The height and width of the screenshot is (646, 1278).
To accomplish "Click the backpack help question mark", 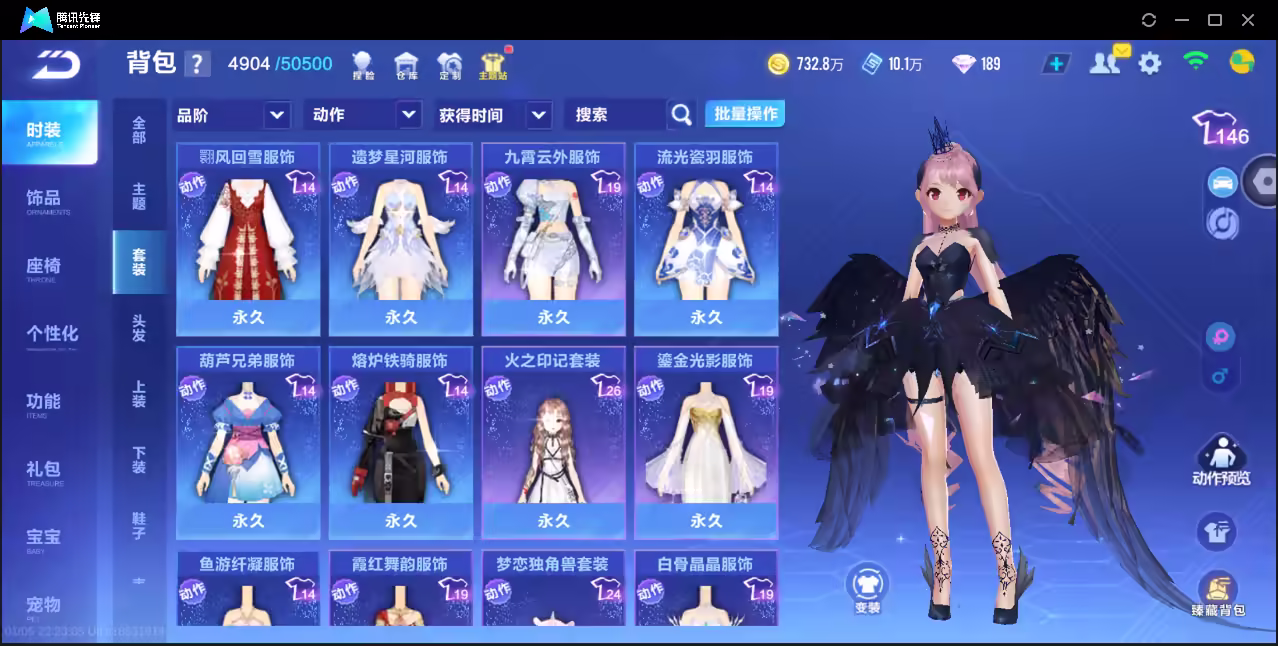I will coord(197,64).
